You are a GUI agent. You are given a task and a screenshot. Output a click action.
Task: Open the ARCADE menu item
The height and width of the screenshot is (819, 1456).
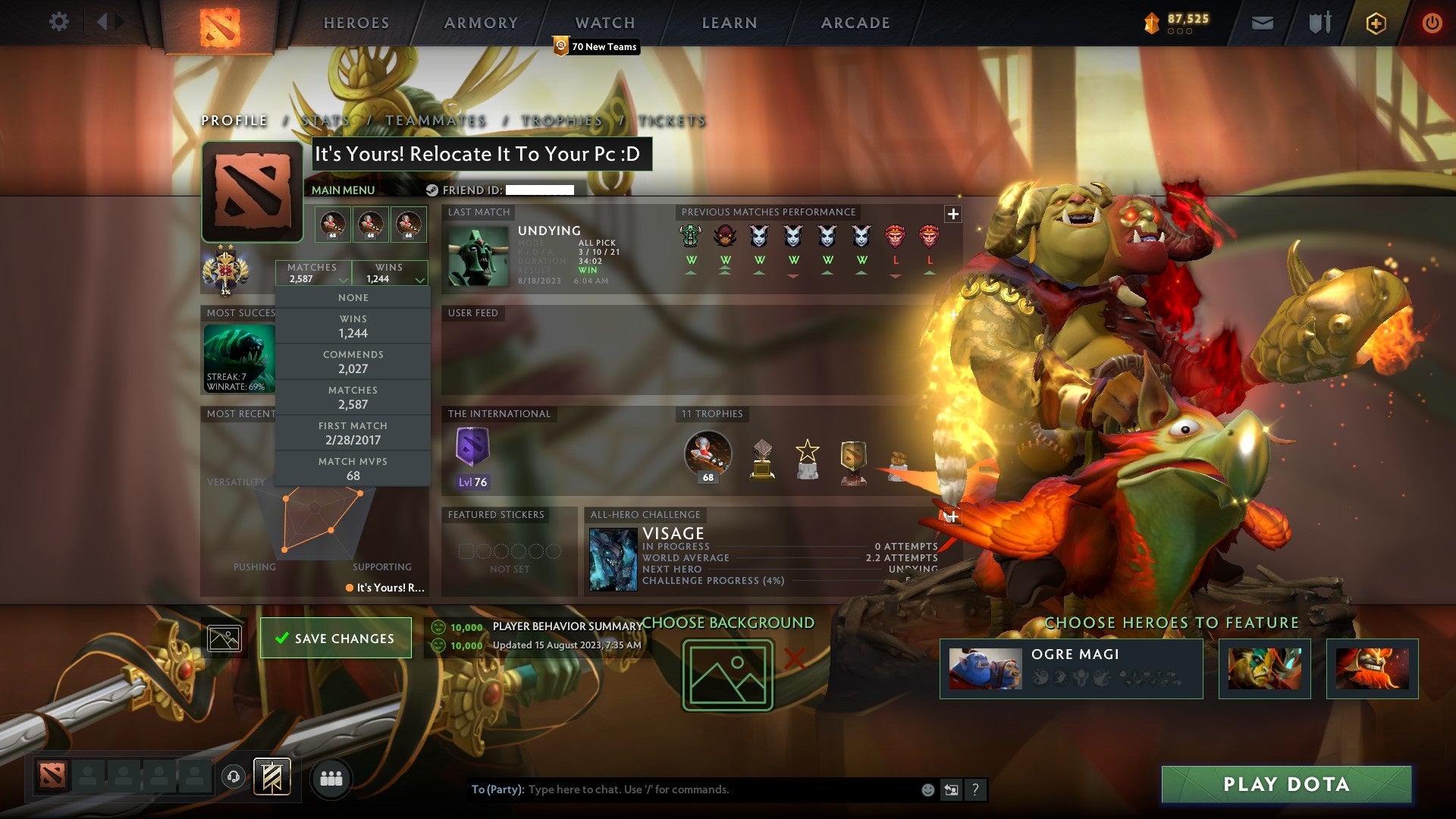pos(855,23)
